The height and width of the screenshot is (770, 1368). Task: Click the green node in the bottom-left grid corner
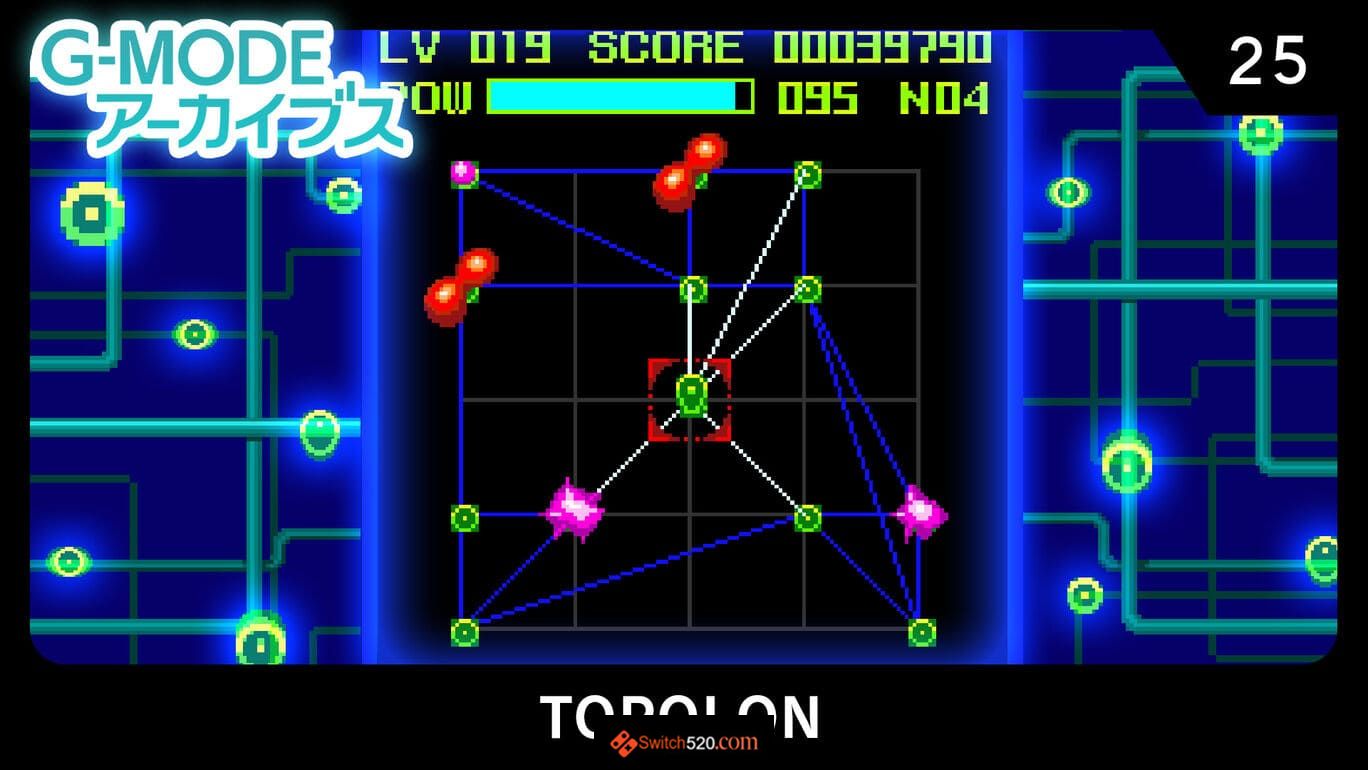(x=462, y=630)
